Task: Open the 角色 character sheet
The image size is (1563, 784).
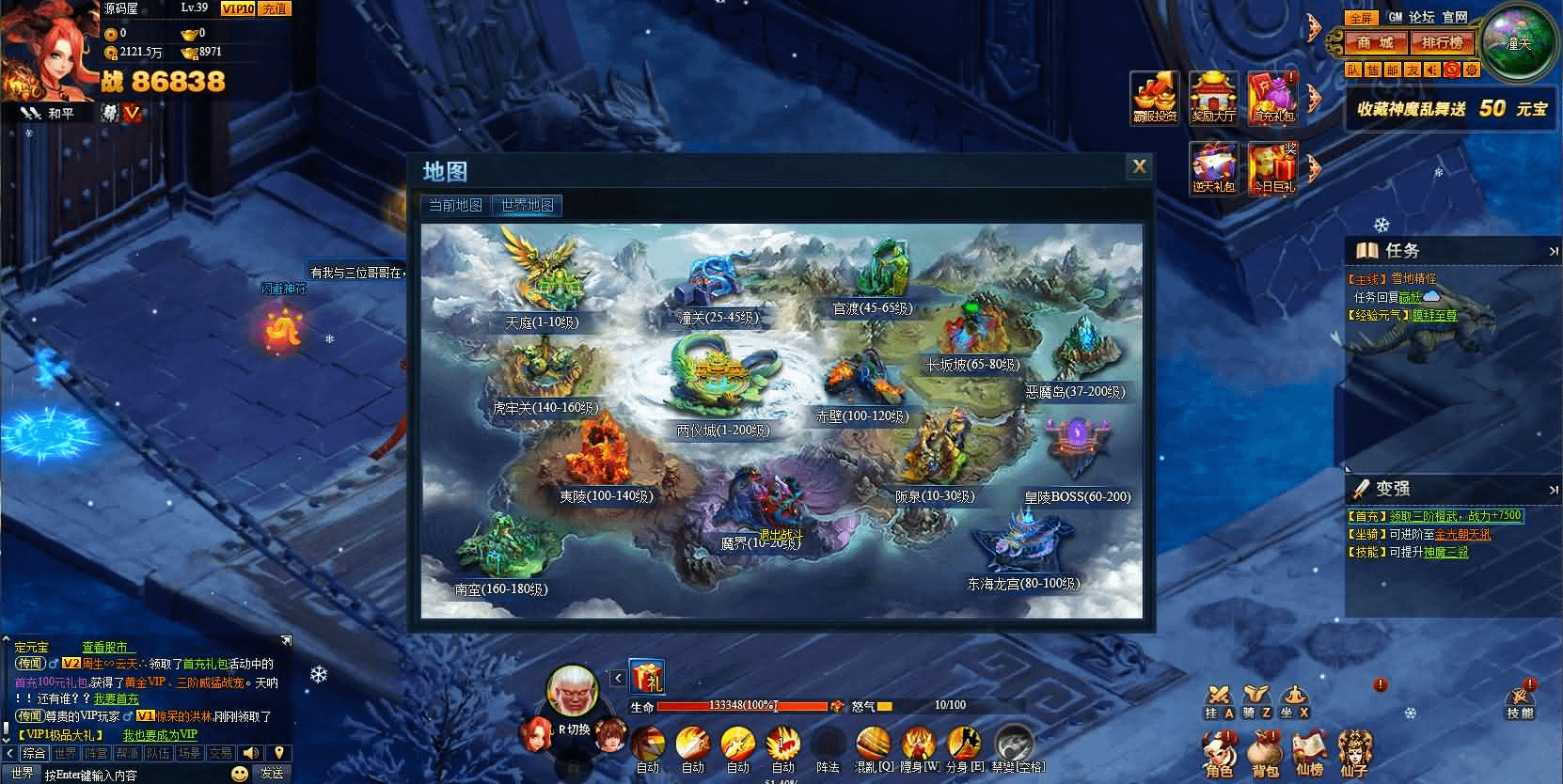Action: click(1219, 753)
